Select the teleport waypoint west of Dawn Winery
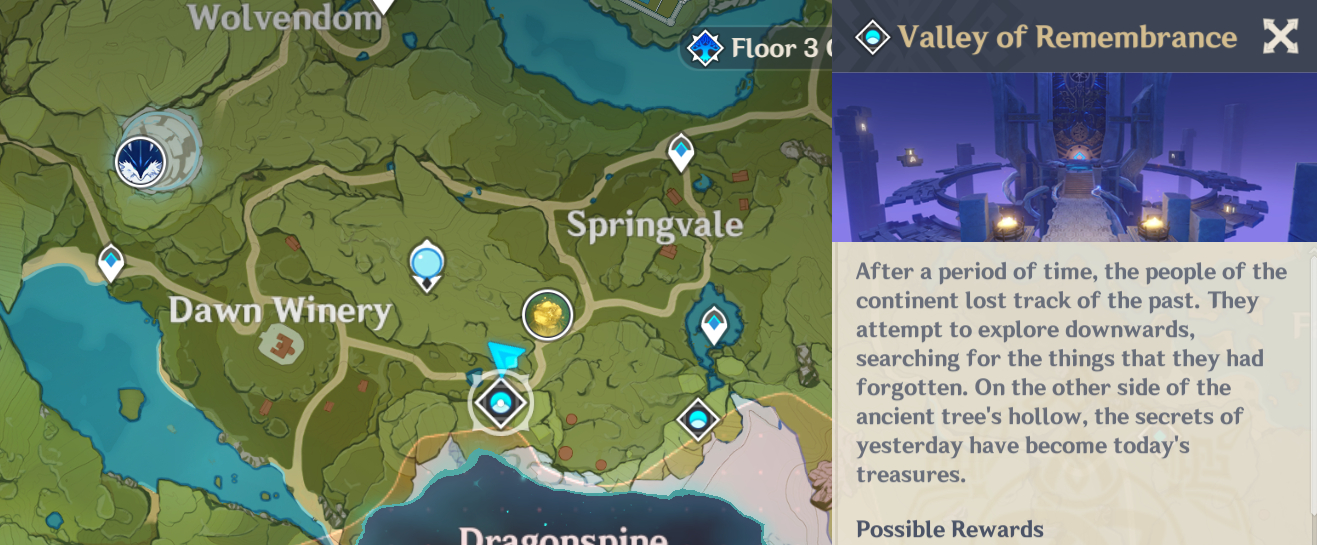The height and width of the screenshot is (545, 1317). (x=111, y=263)
